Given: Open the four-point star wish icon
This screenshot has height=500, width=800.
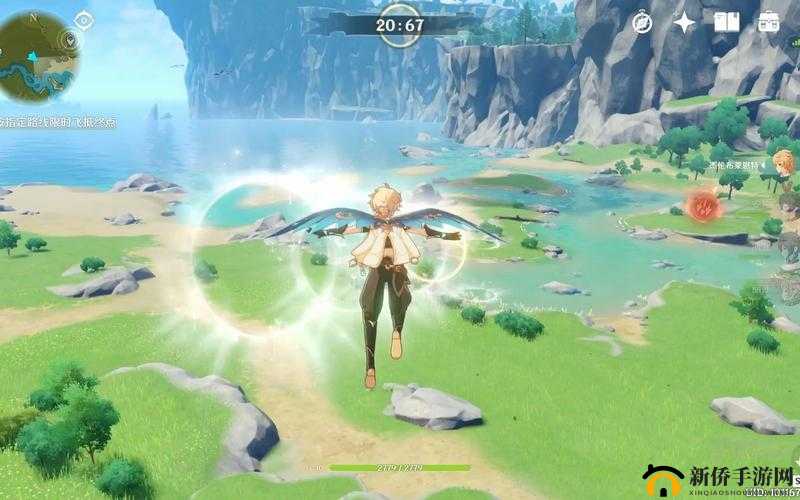Looking at the screenshot, I should [x=684, y=22].
